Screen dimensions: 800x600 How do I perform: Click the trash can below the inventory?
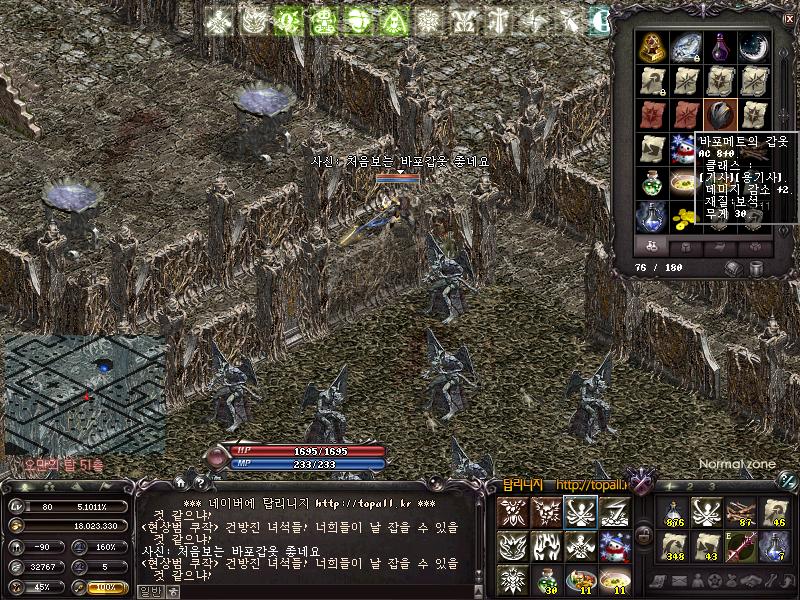(x=757, y=268)
